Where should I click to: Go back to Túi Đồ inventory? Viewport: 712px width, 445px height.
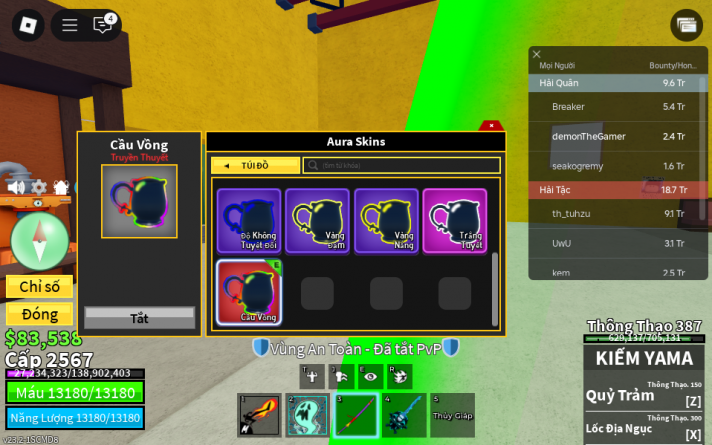point(255,165)
